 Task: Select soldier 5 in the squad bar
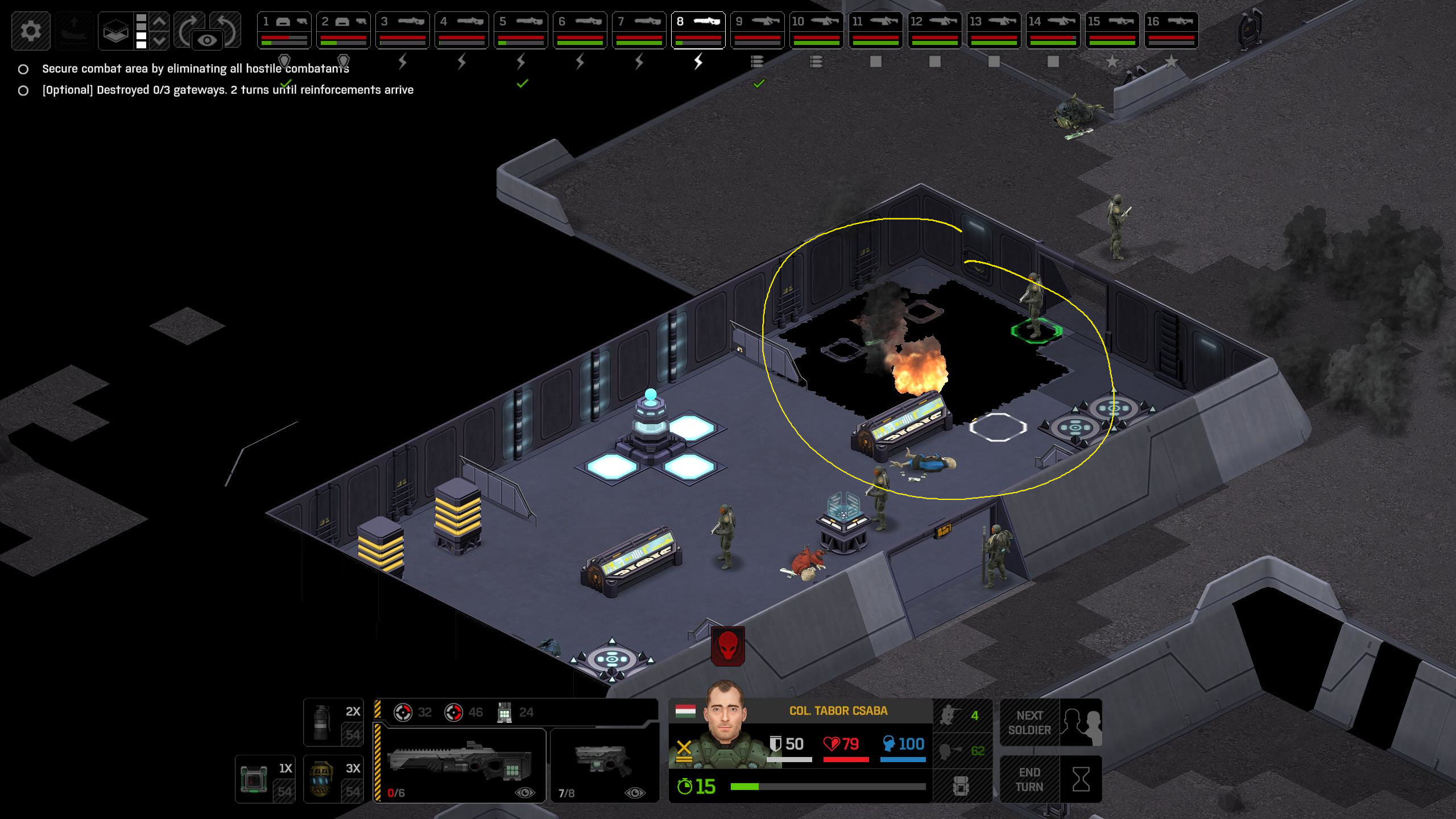click(520, 30)
